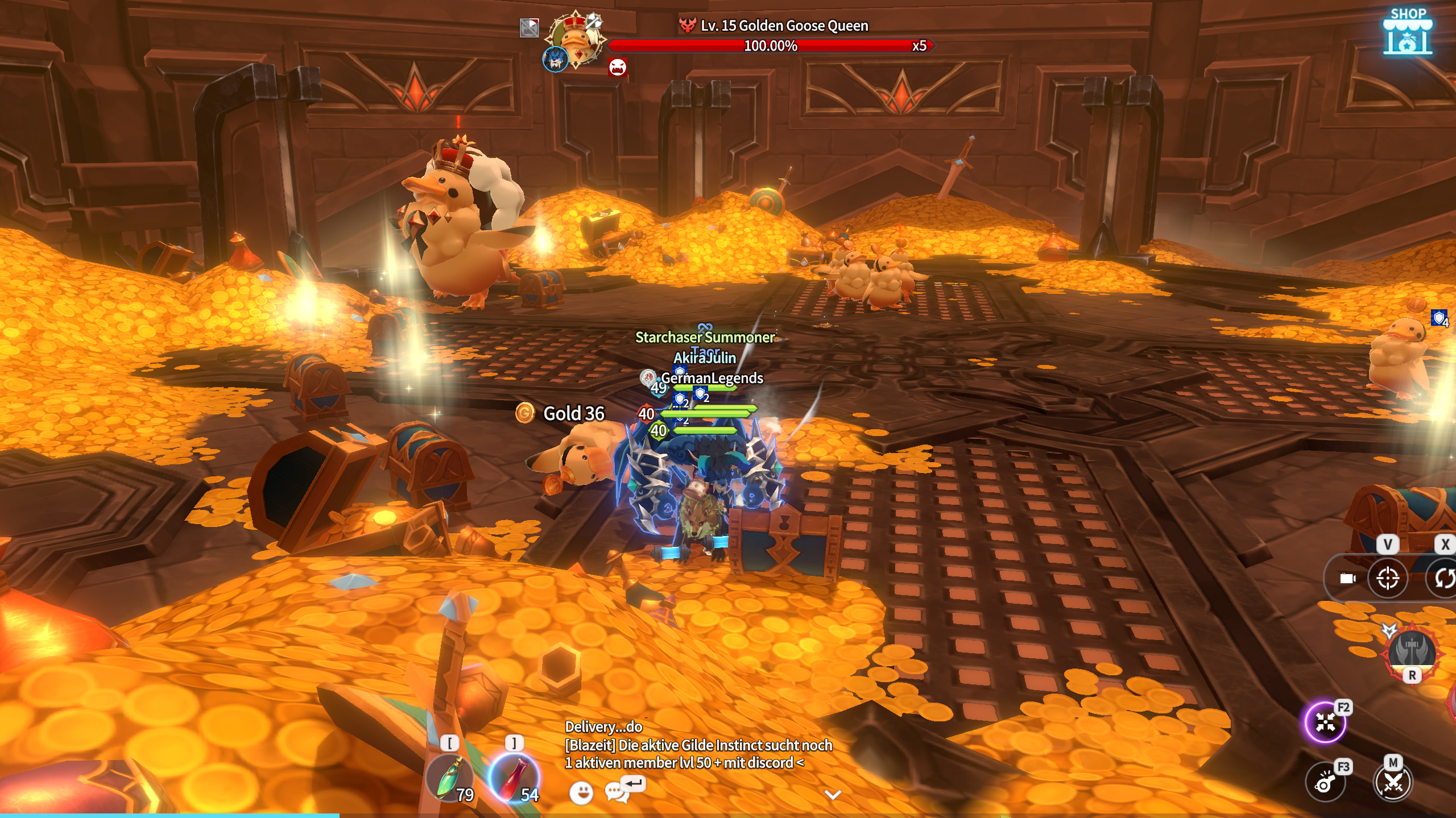Click the Blazeit guild recruitment chat message
This screenshot has width=1456, height=818.
coord(698,754)
